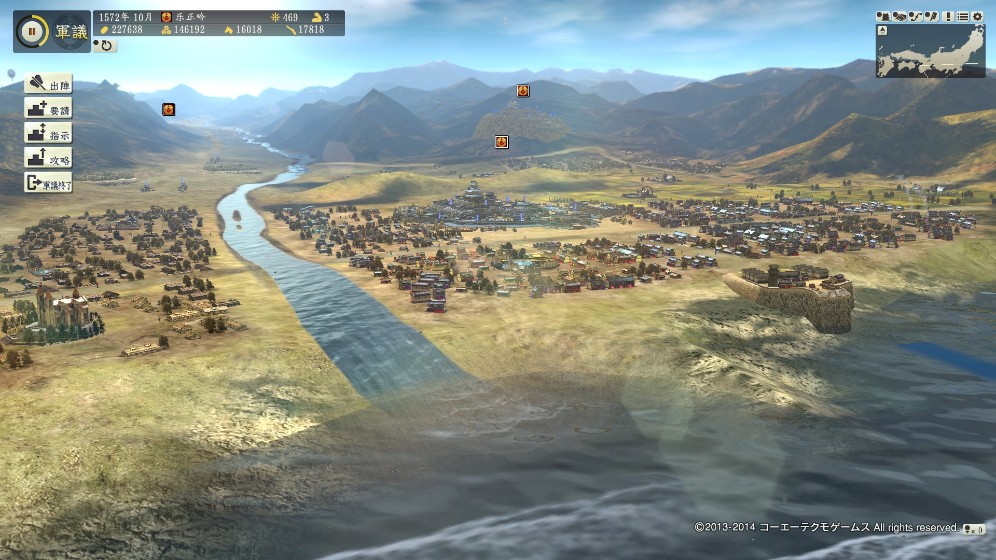Click the circular arrow rotate button

tap(104, 45)
